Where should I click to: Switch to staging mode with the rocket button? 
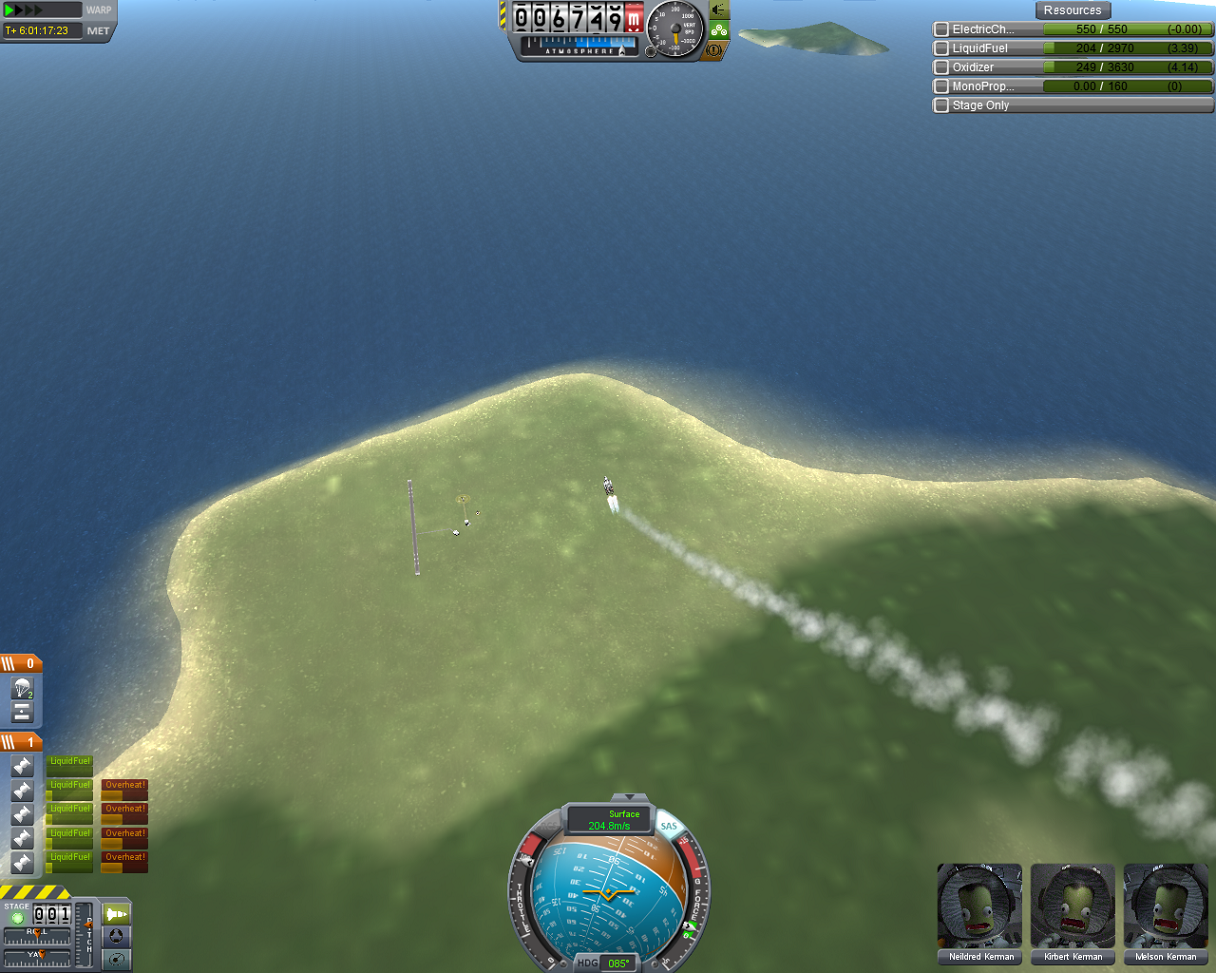tap(117, 914)
